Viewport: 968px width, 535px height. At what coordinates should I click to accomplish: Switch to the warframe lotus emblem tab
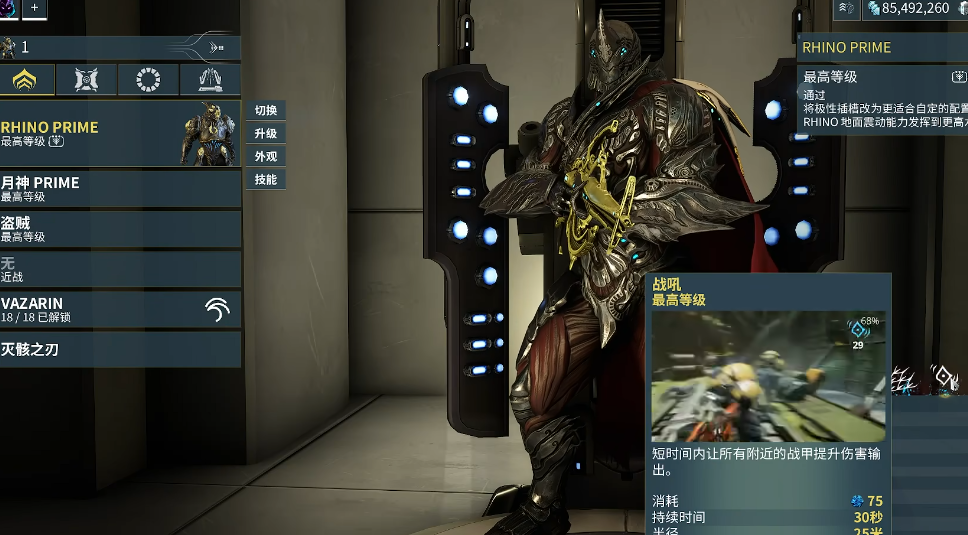click(x=25, y=80)
